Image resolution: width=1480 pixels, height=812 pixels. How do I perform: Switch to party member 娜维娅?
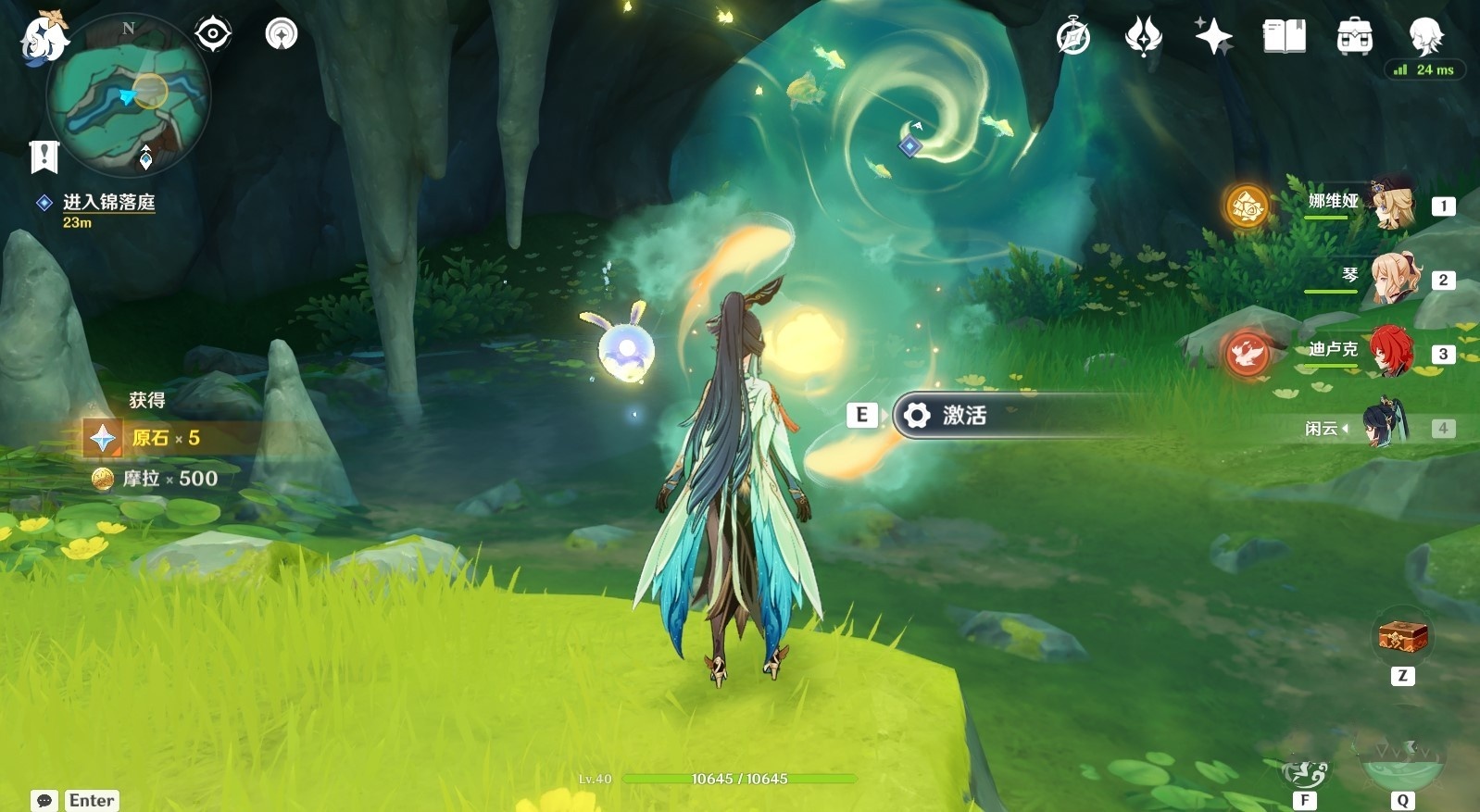(x=1389, y=204)
